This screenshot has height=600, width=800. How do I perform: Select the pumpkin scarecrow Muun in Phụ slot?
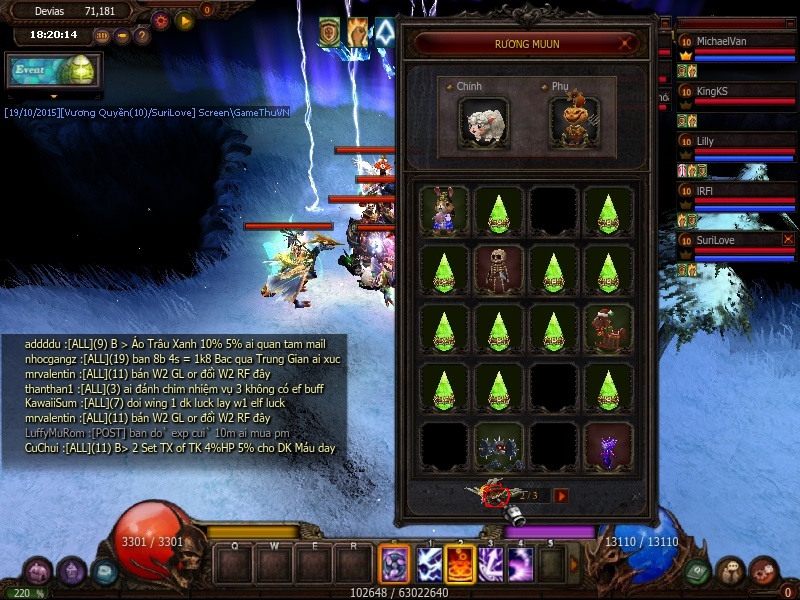tap(575, 120)
